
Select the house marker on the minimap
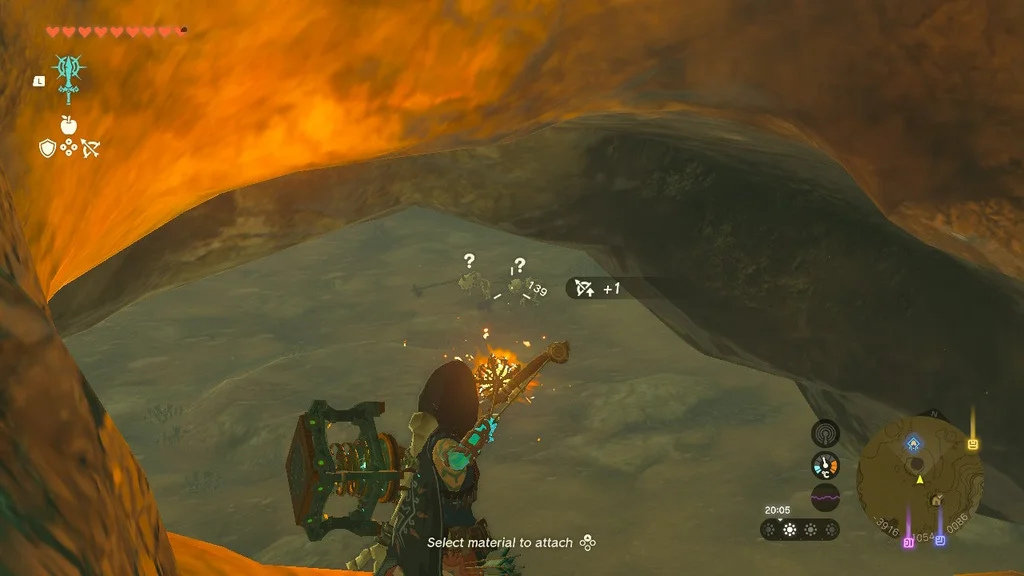tap(935, 499)
